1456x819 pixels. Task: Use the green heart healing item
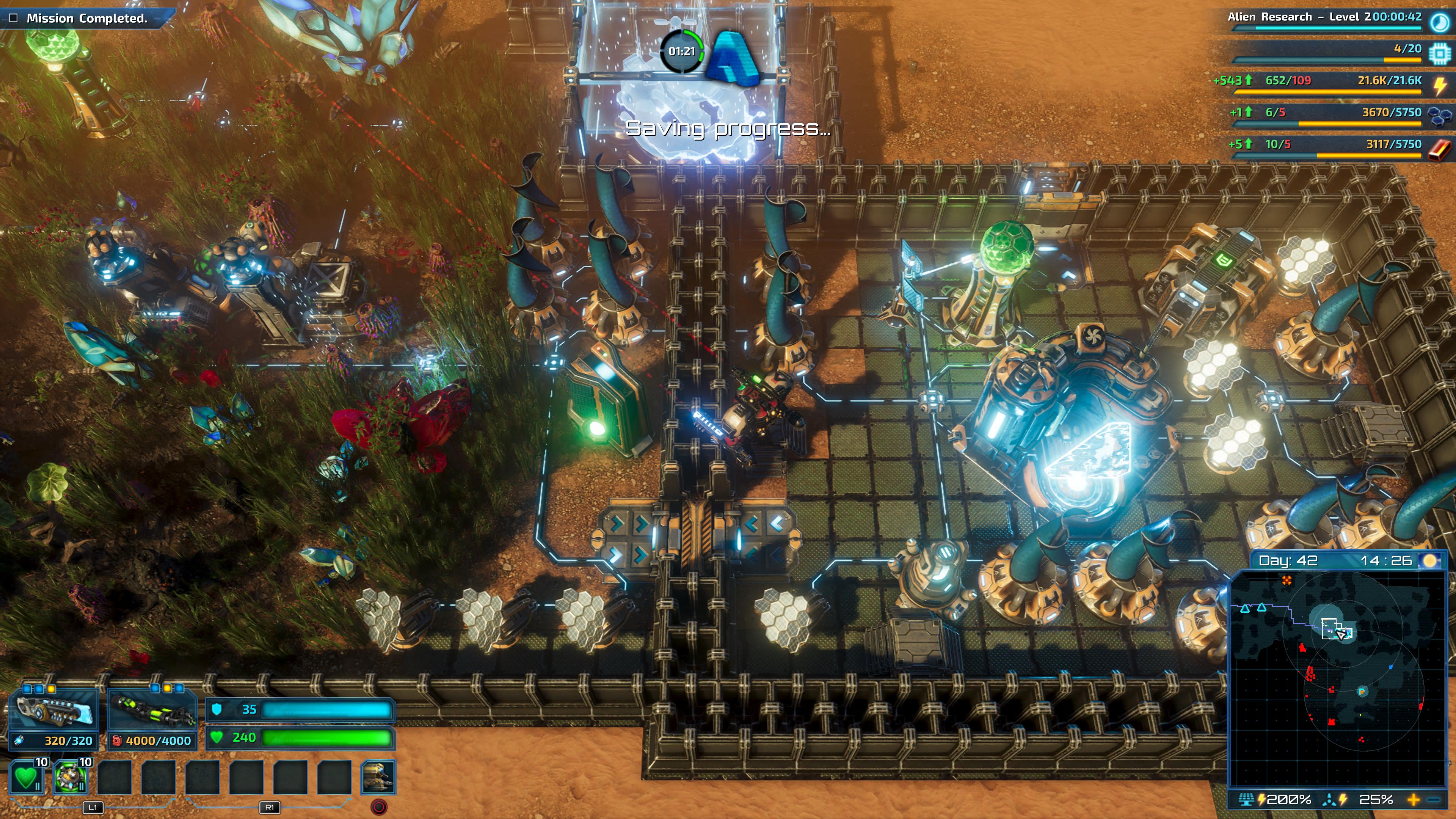pyautogui.click(x=26, y=777)
